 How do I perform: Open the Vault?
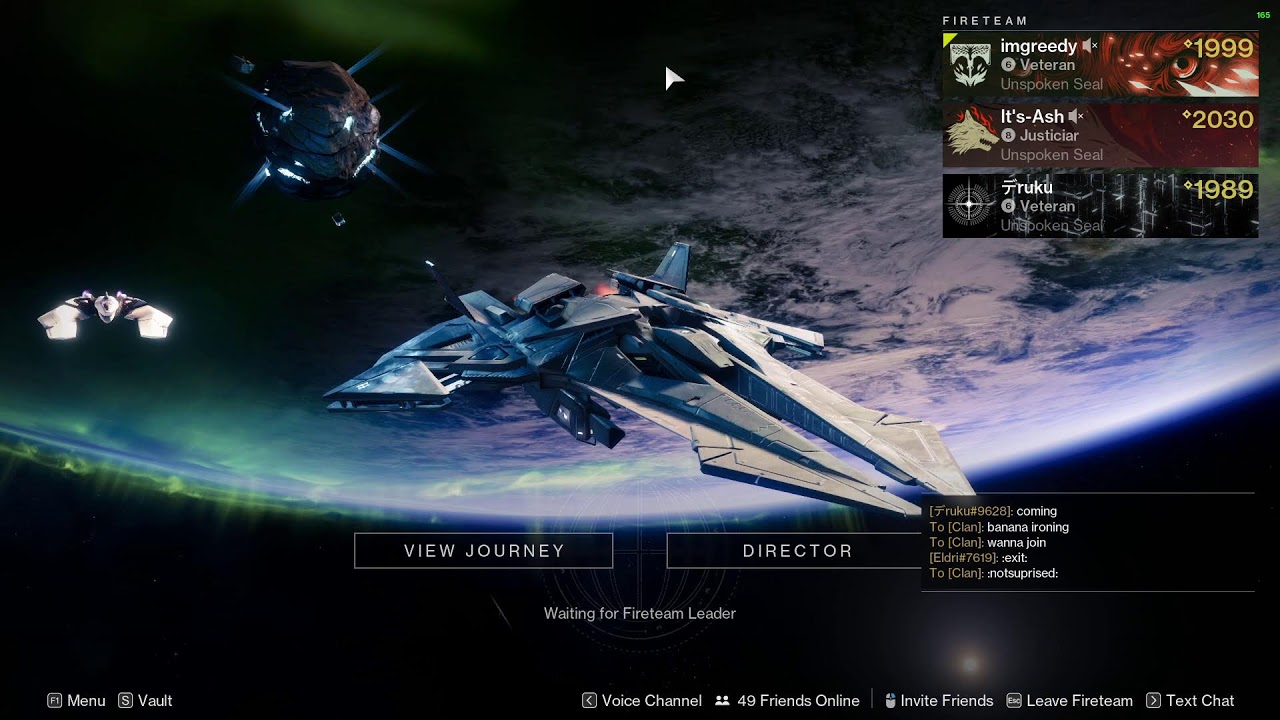[146, 701]
